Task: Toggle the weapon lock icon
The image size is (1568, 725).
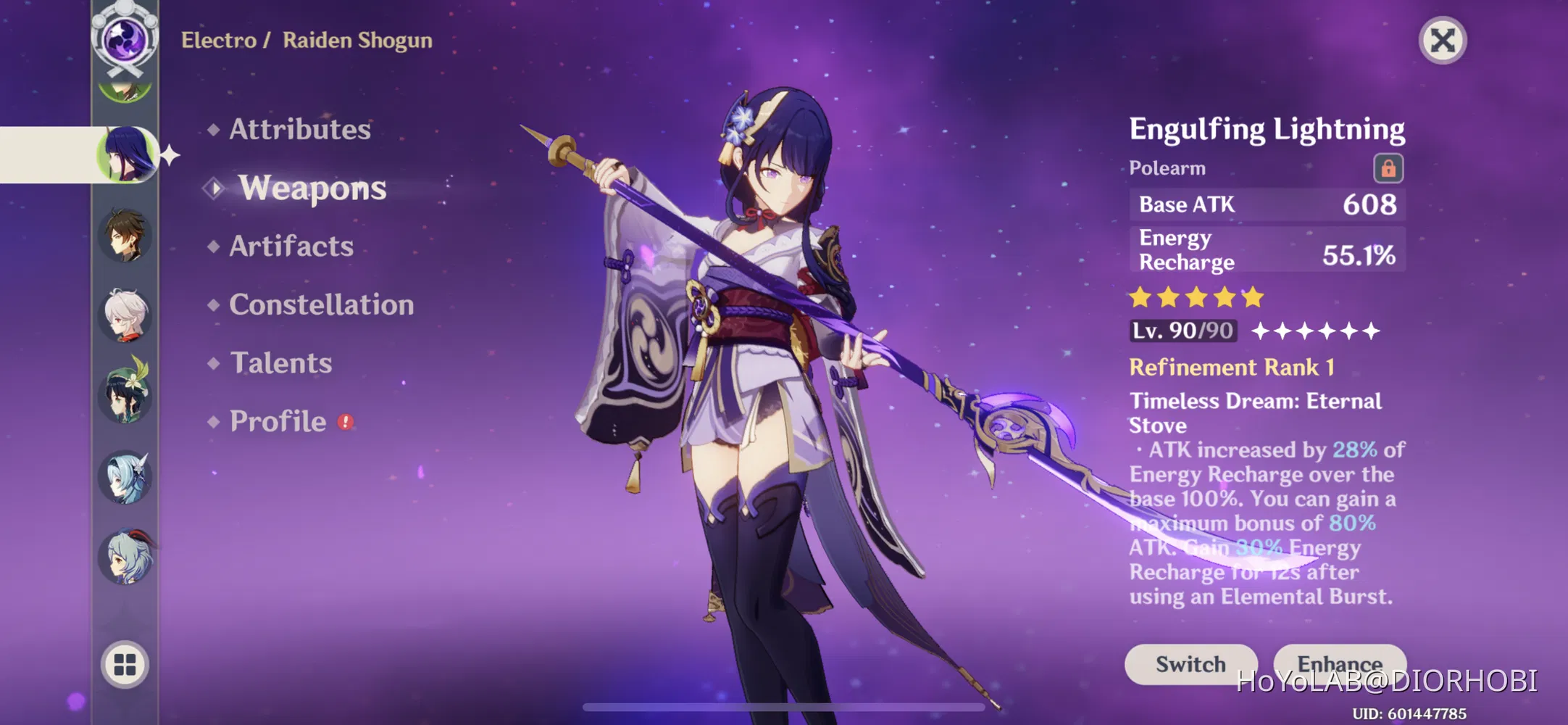Action: point(1388,168)
